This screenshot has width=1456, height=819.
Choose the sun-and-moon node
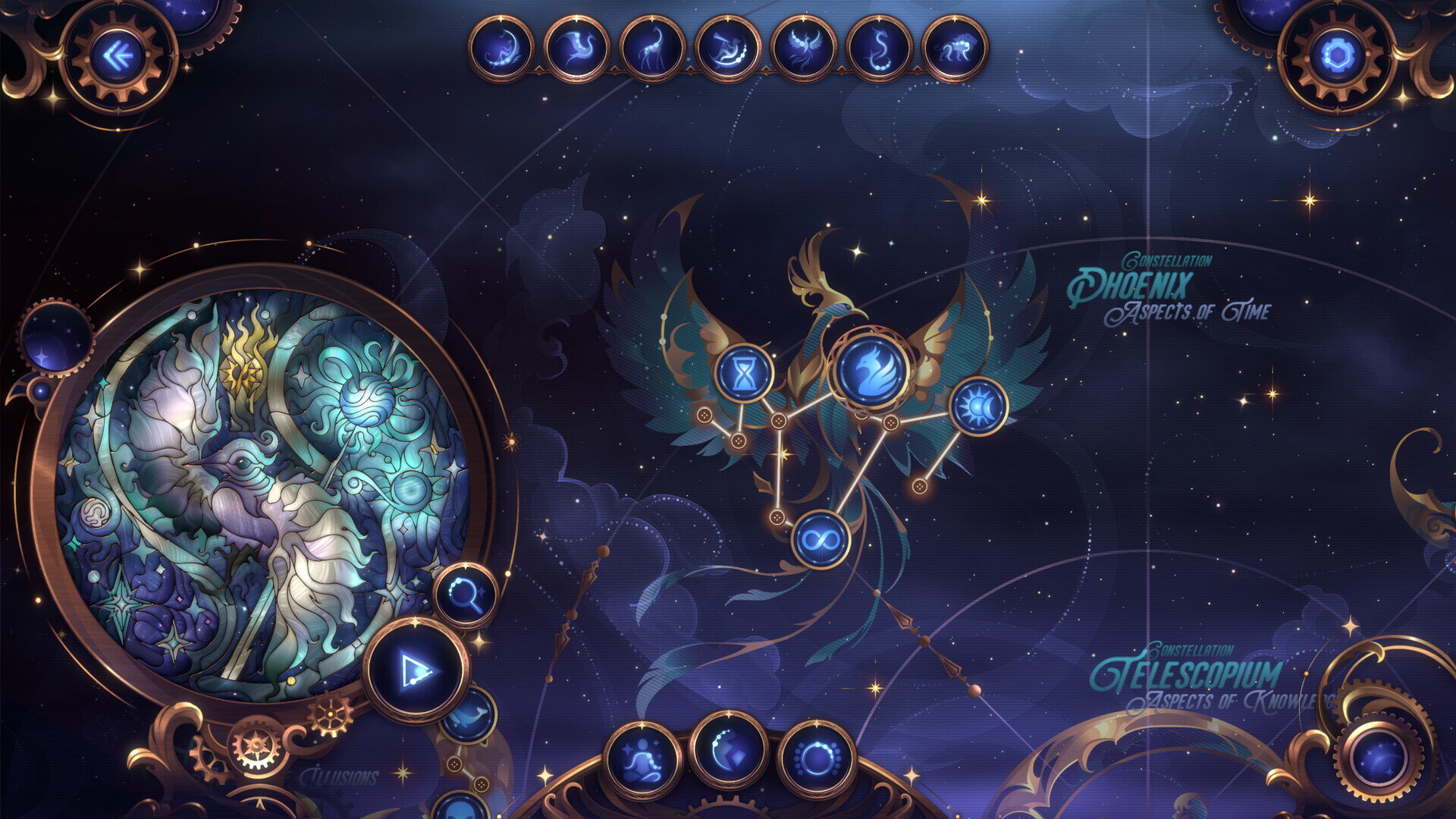(x=978, y=407)
